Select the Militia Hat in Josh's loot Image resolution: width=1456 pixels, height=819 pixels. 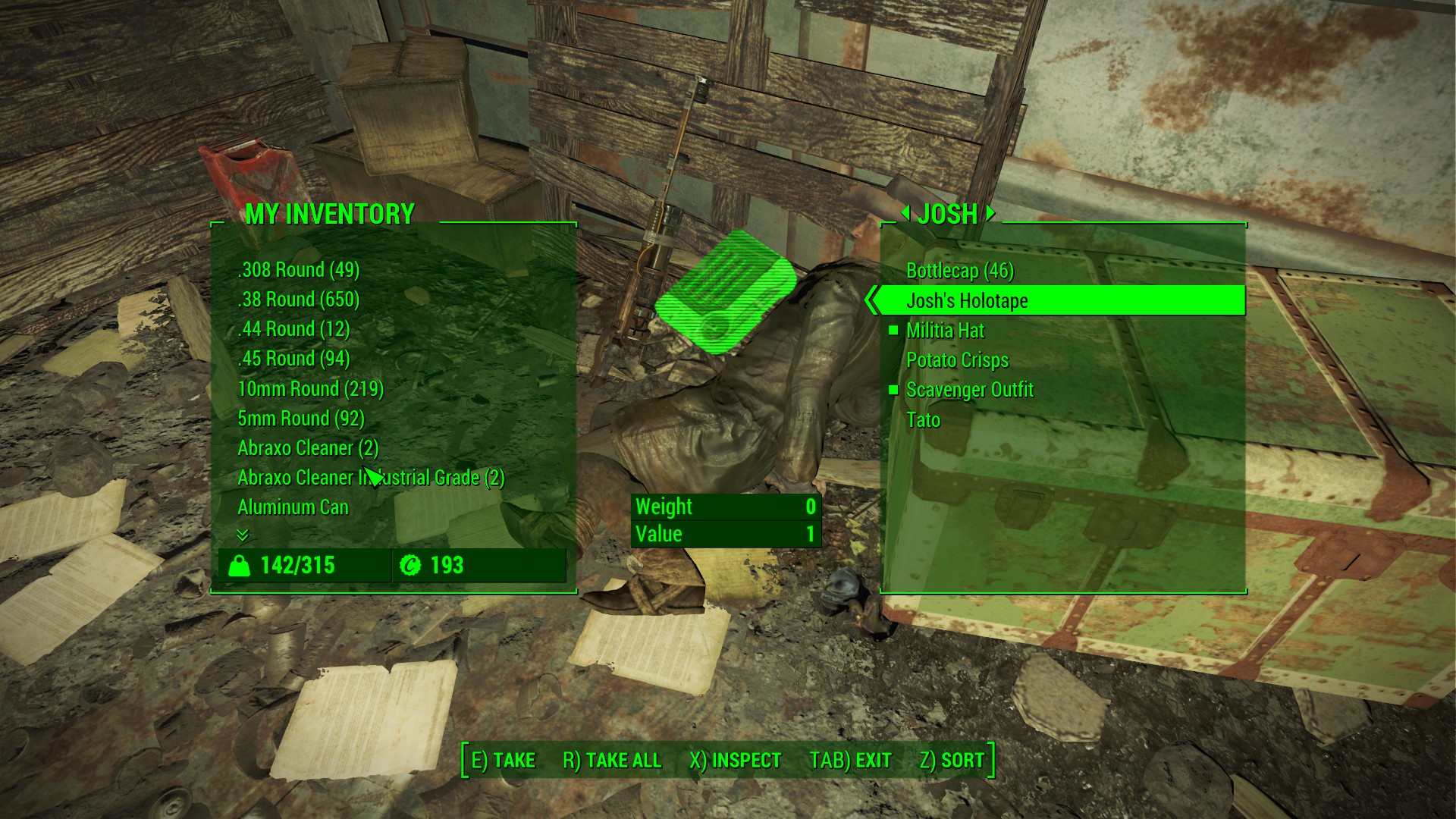click(x=945, y=331)
